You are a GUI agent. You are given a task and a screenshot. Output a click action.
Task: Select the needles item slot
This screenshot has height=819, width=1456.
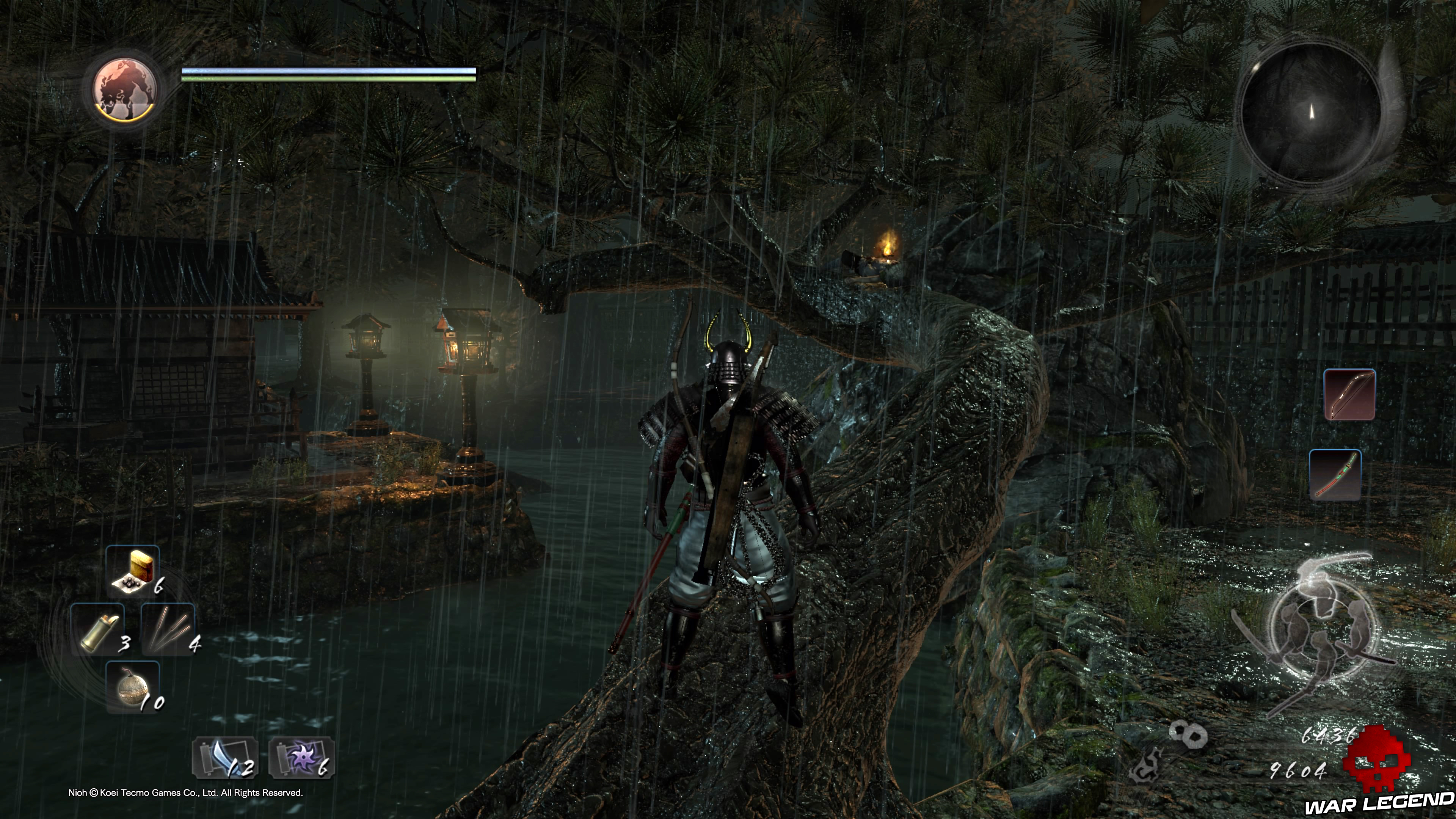click(168, 630)
